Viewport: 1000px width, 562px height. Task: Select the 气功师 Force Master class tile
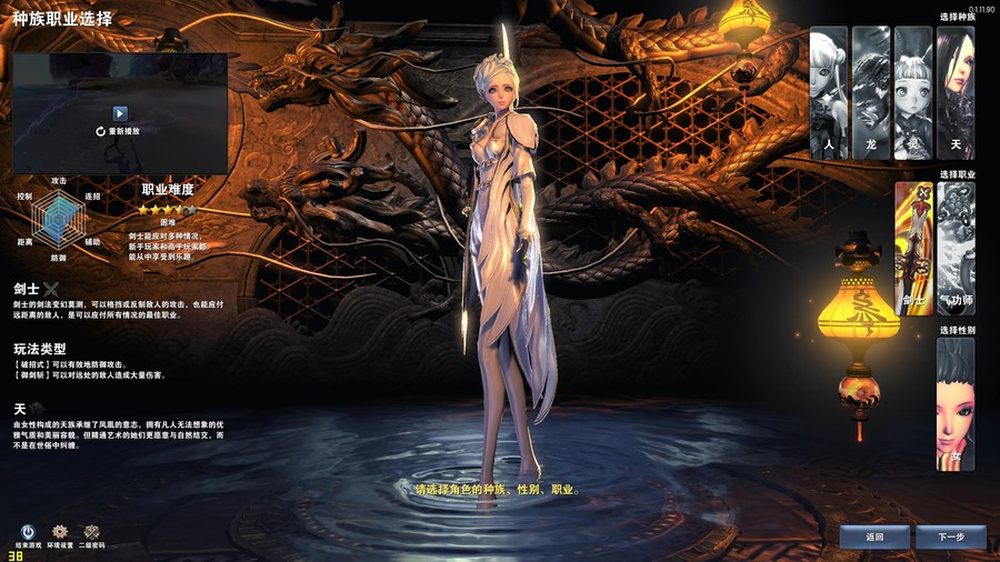coord(956,248)
